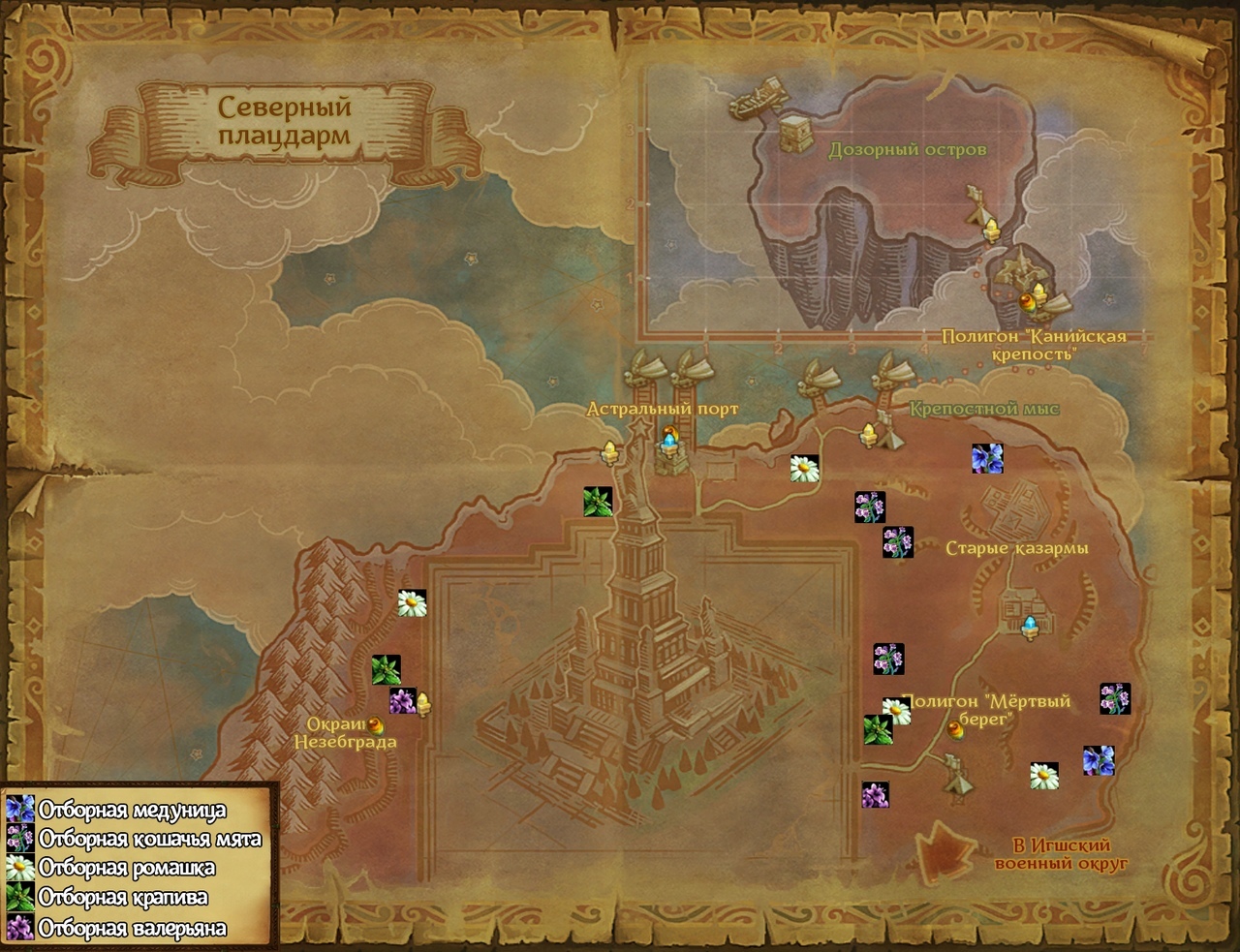
Task: Click the blue crystal icon at Астральный порт
Action: pos(668,442)
